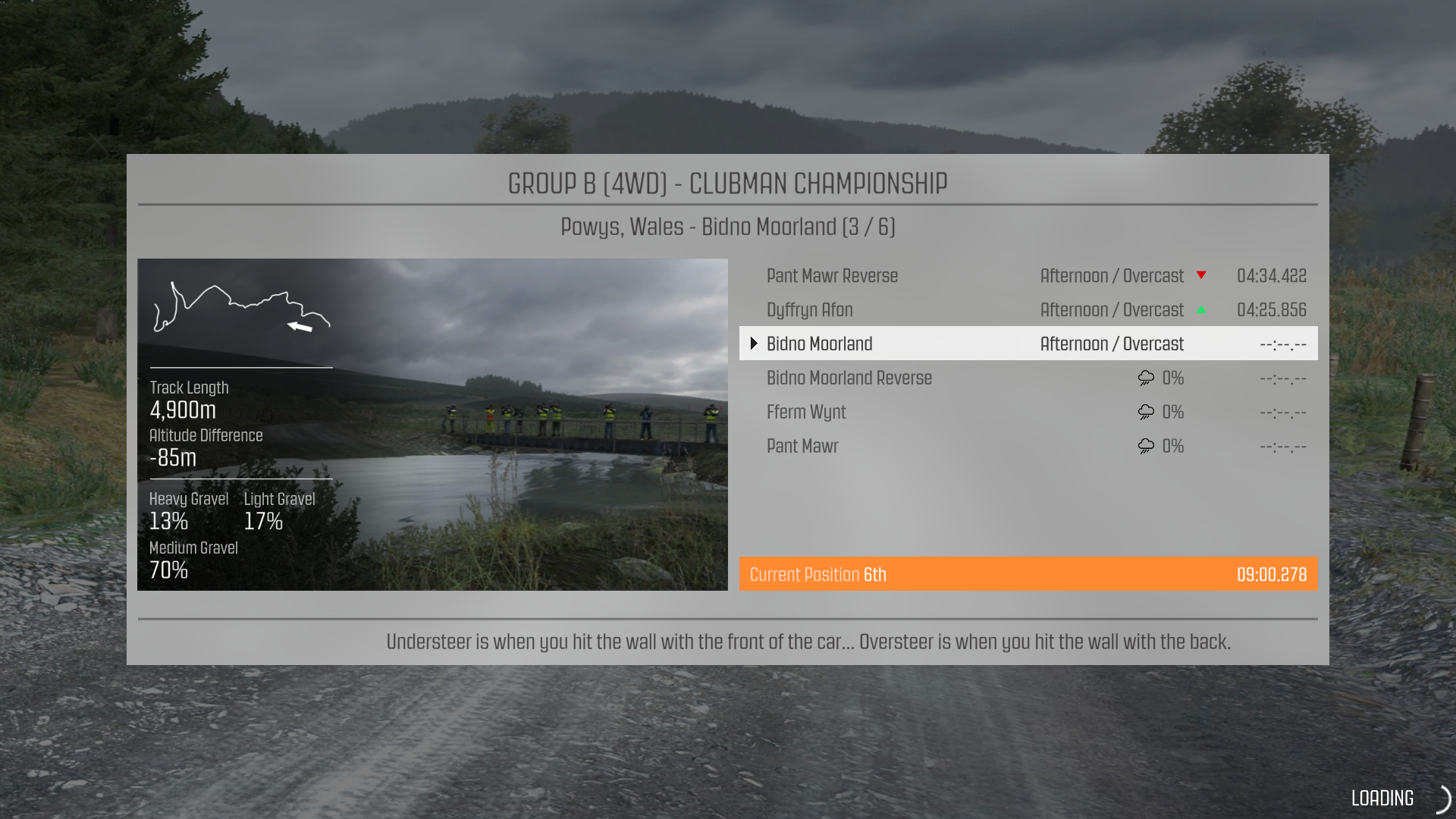Click the green up-arrow beside Dyffryn Afon
1456x819 pixels.
click(1203, 309)
